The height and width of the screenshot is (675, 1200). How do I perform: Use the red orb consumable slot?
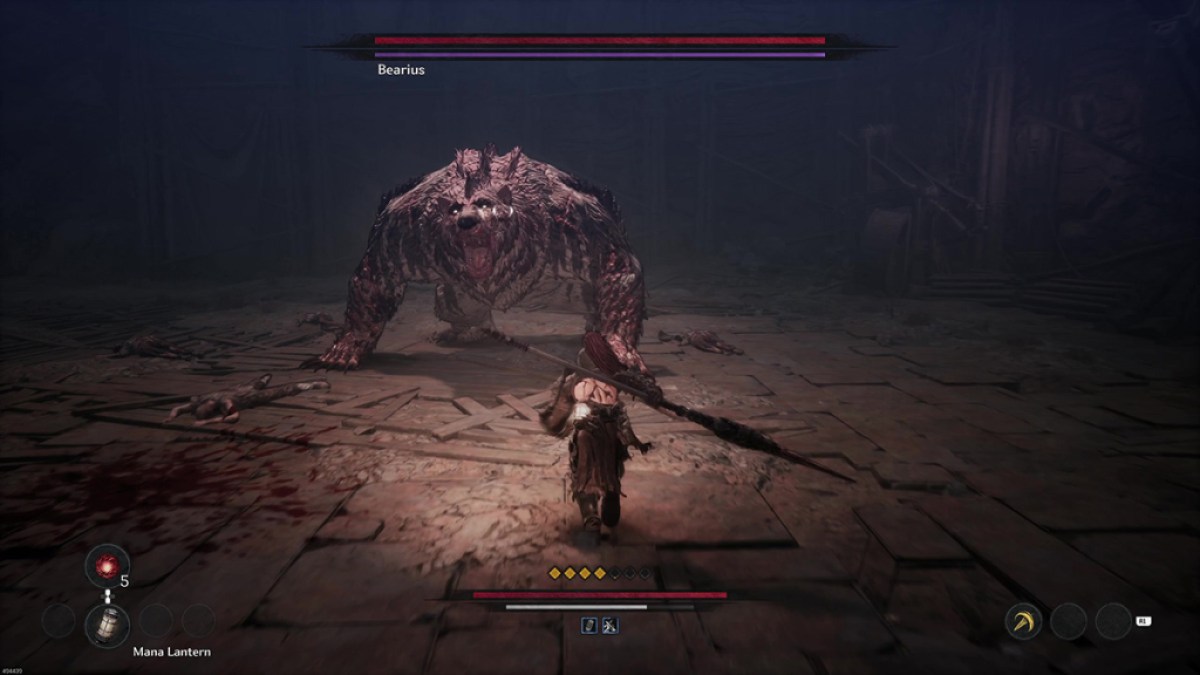pos(107,565)
